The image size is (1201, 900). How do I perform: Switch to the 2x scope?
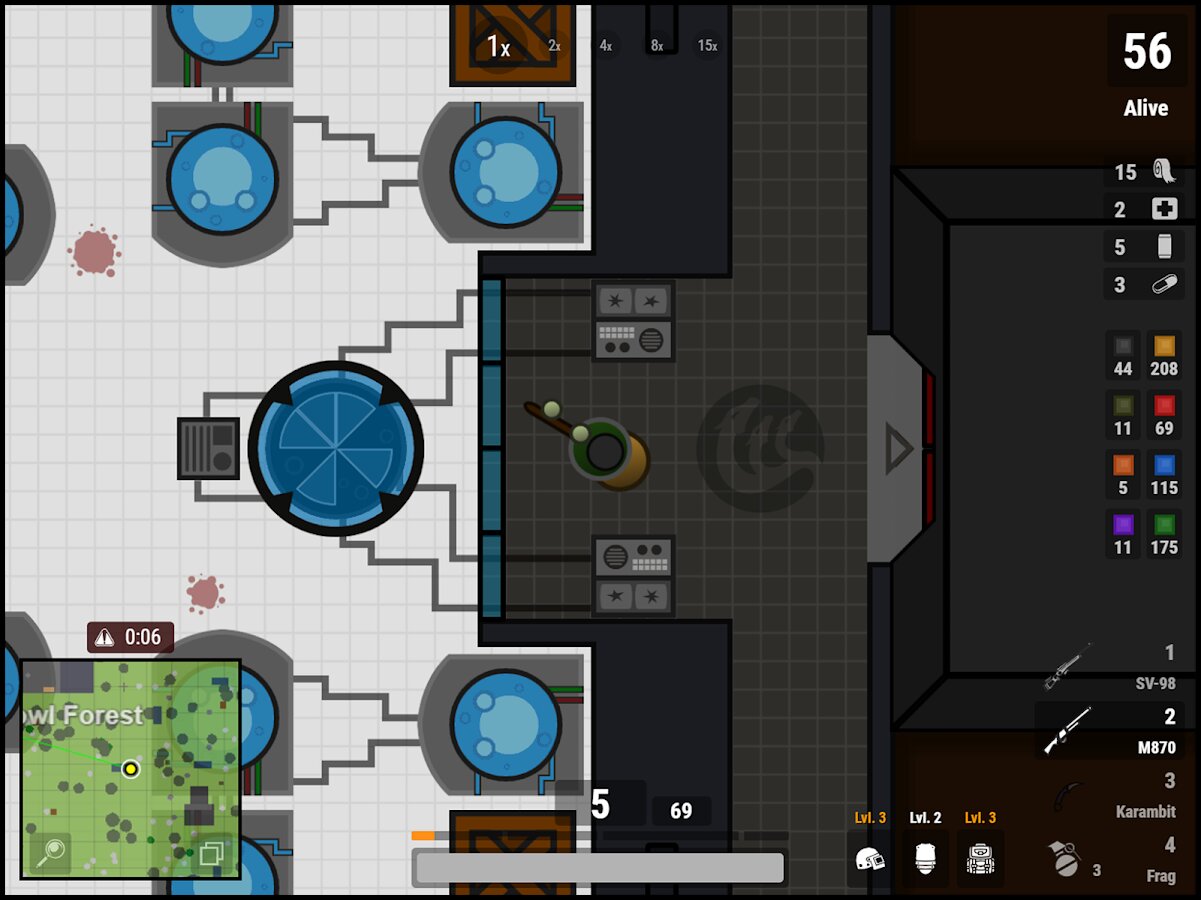point(554,45)
